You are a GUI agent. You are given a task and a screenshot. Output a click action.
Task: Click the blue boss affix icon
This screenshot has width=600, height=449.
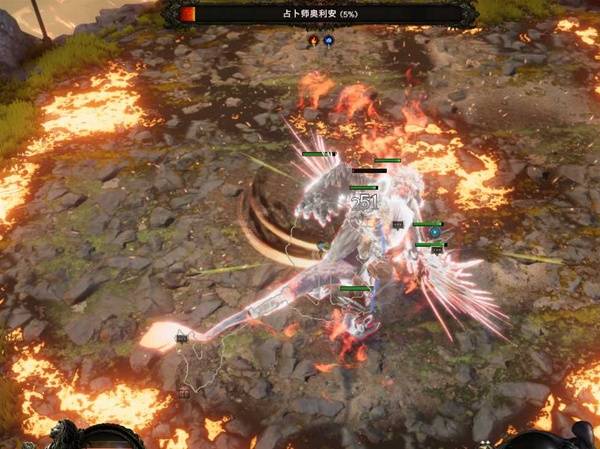[328, 40]
